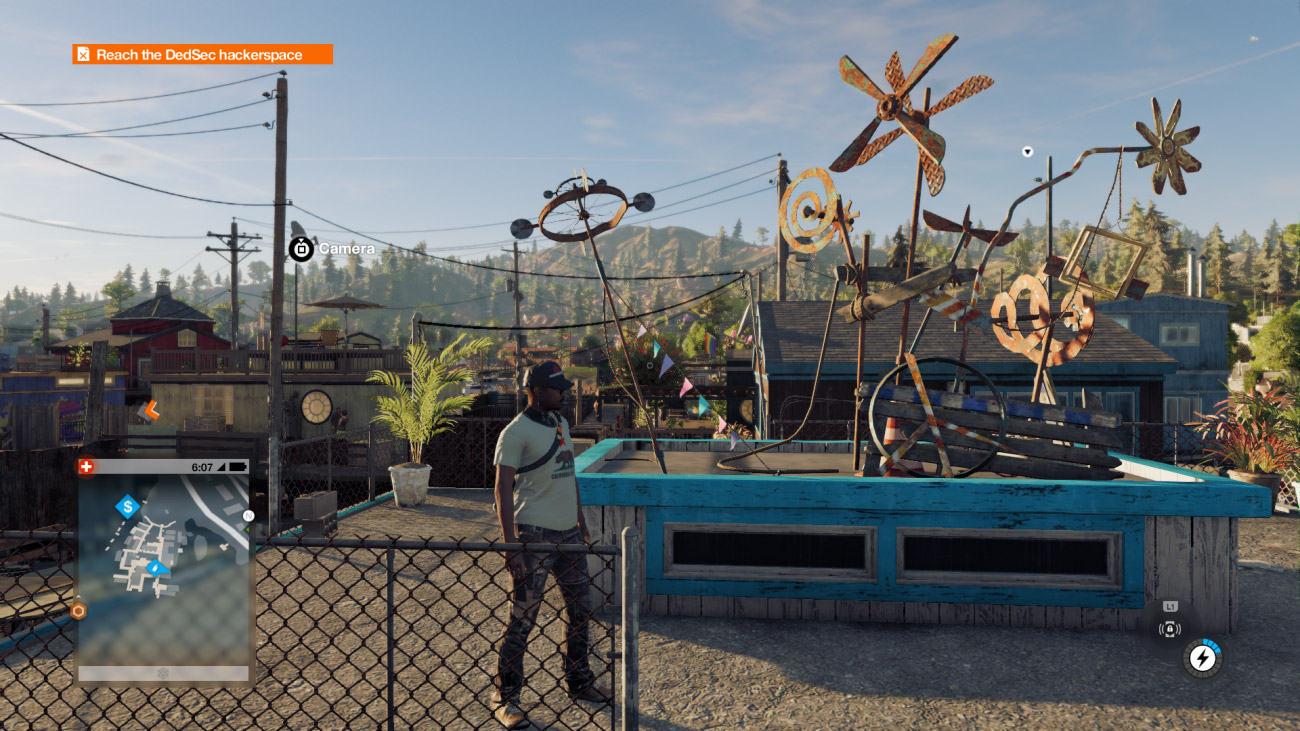This screenshot has height=731, width=1300.
Task: Open the phone minimap
Action: tap(164, 568)
